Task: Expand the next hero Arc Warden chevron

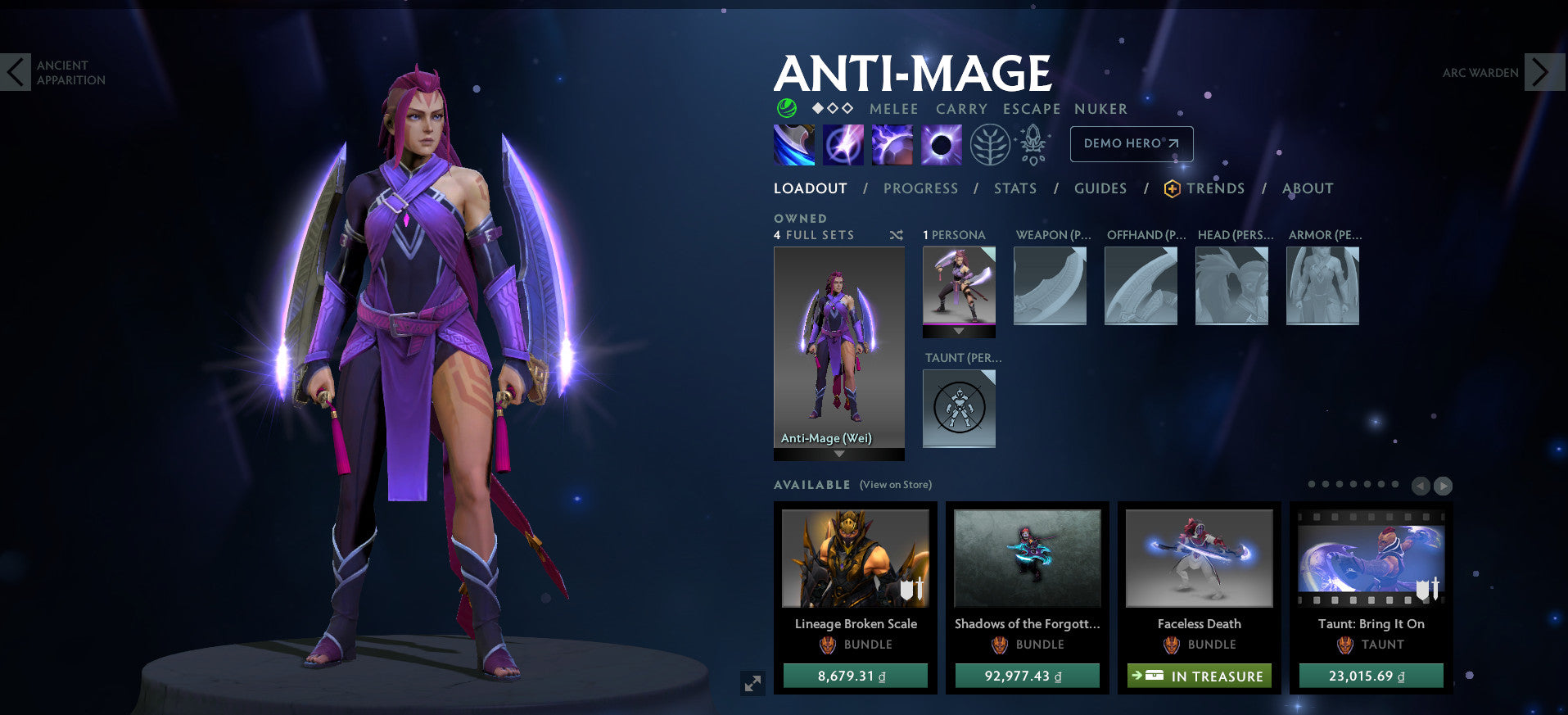Action: coord(1543,72)
